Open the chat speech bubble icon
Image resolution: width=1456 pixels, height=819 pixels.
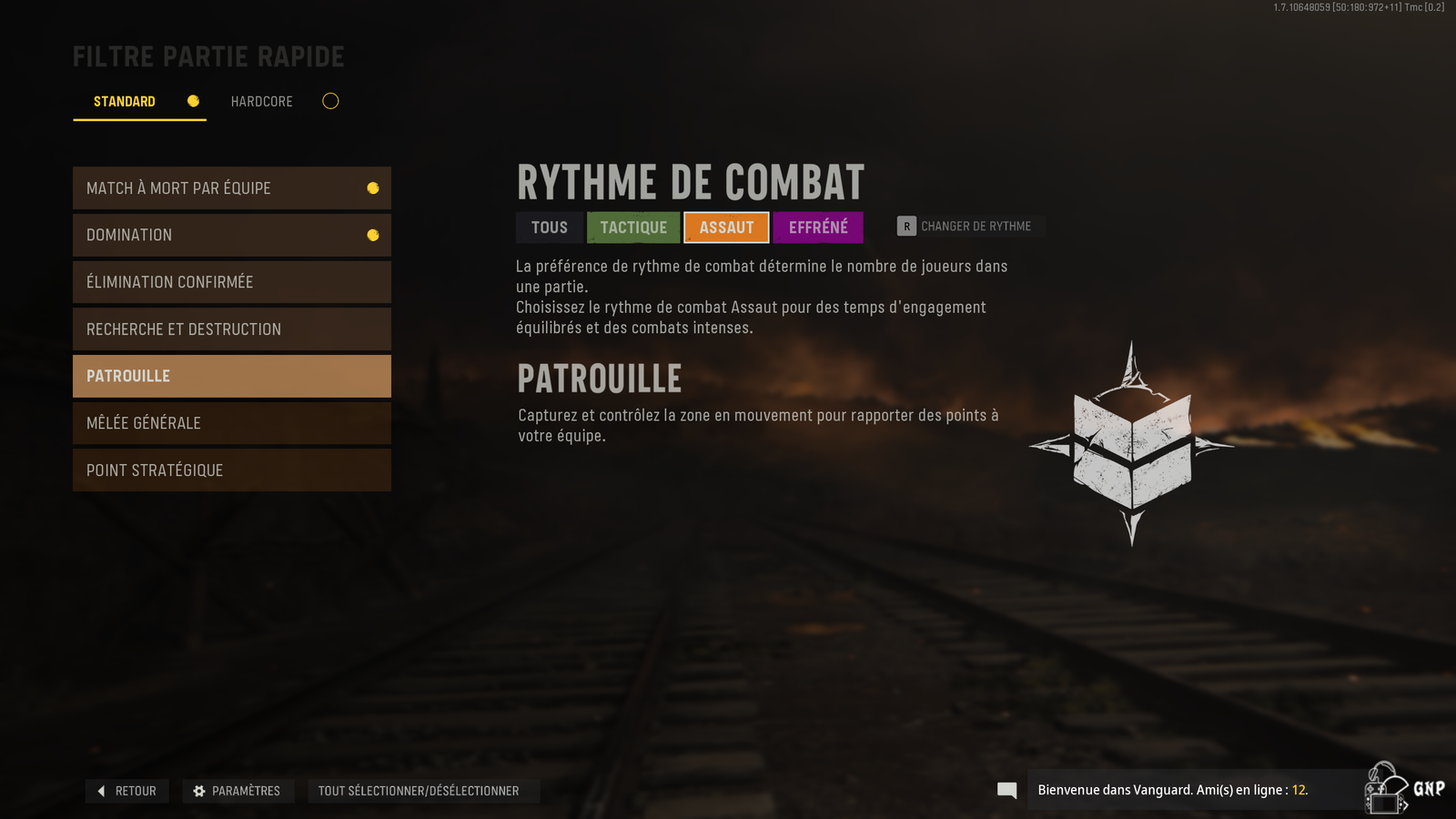[x=1006, y=790]
